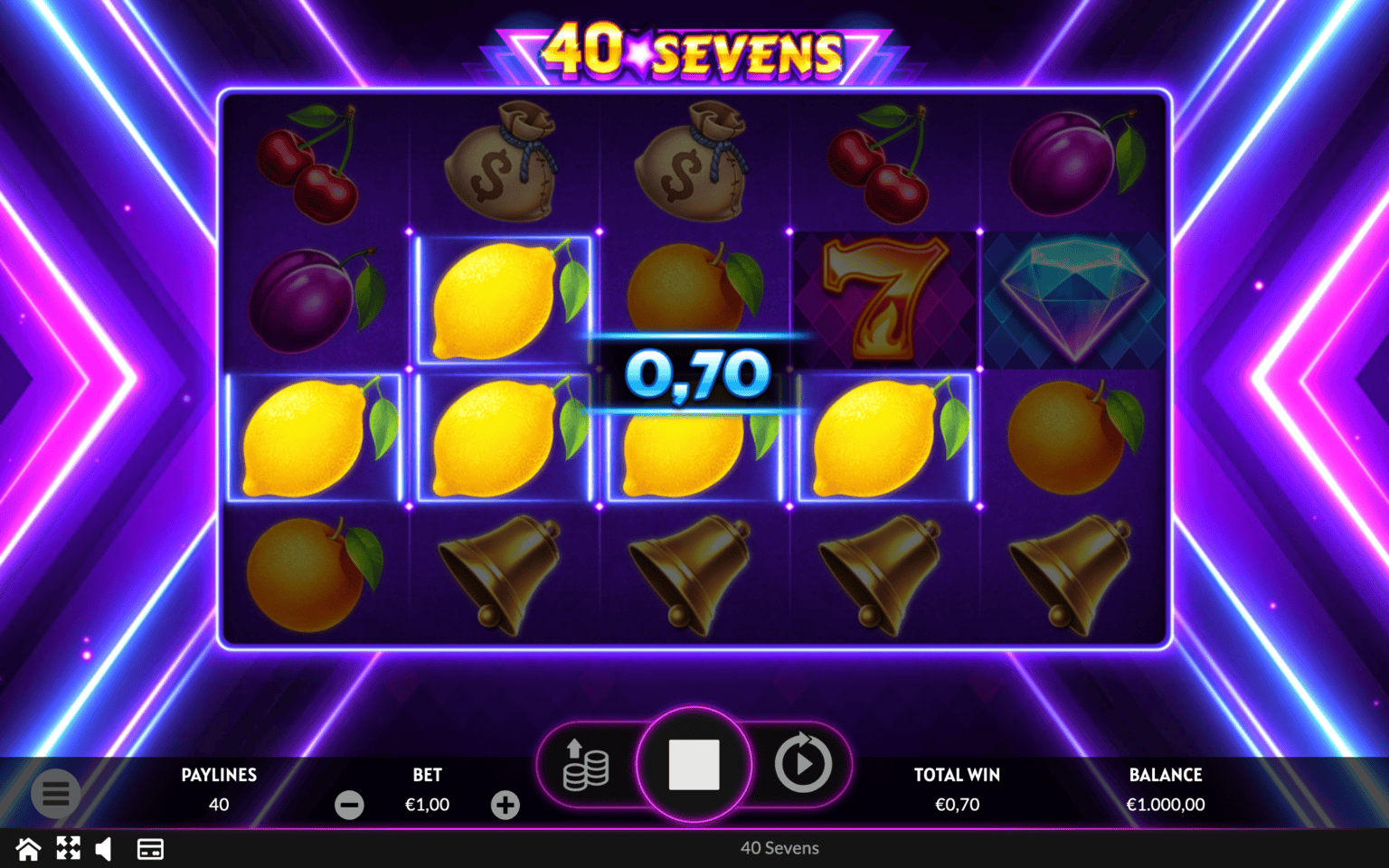Increase the bet with the plus button
1389x868 pixels.
point(506,805)
